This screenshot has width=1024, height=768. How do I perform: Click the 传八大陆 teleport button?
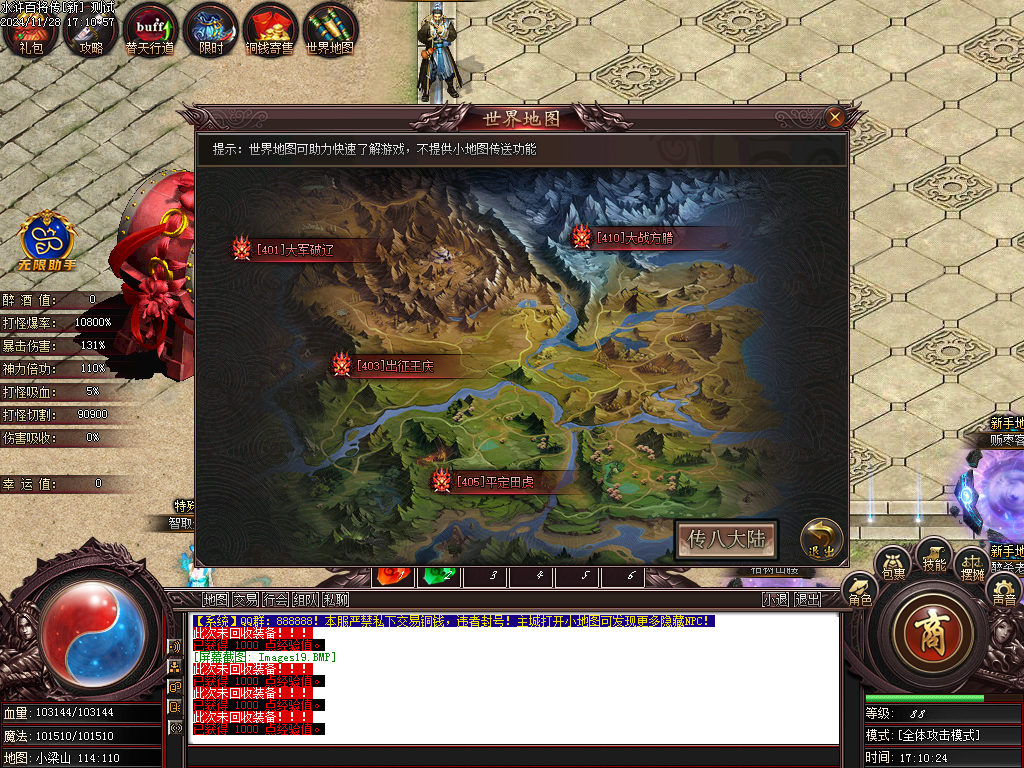[x=726, y=539]
